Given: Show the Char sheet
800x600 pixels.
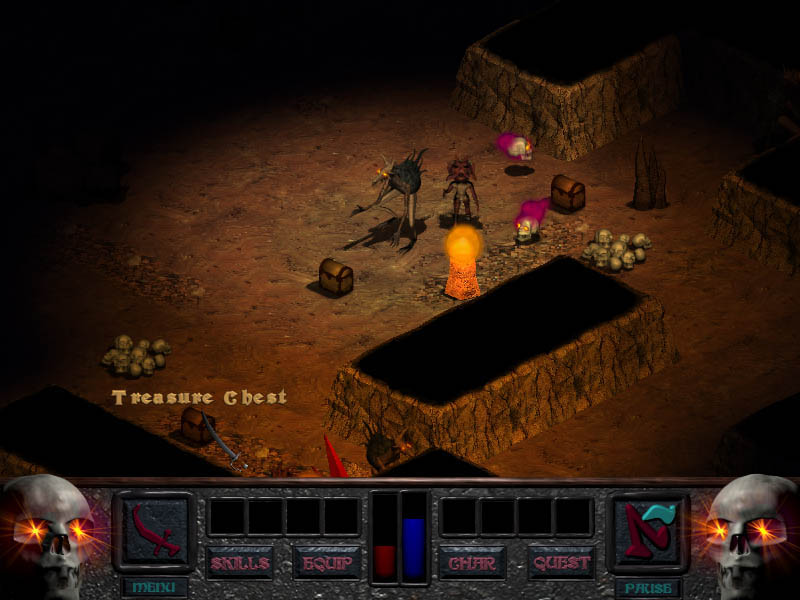Looking at the screenshot, I should pyautogui.click(x=472, y=562).
